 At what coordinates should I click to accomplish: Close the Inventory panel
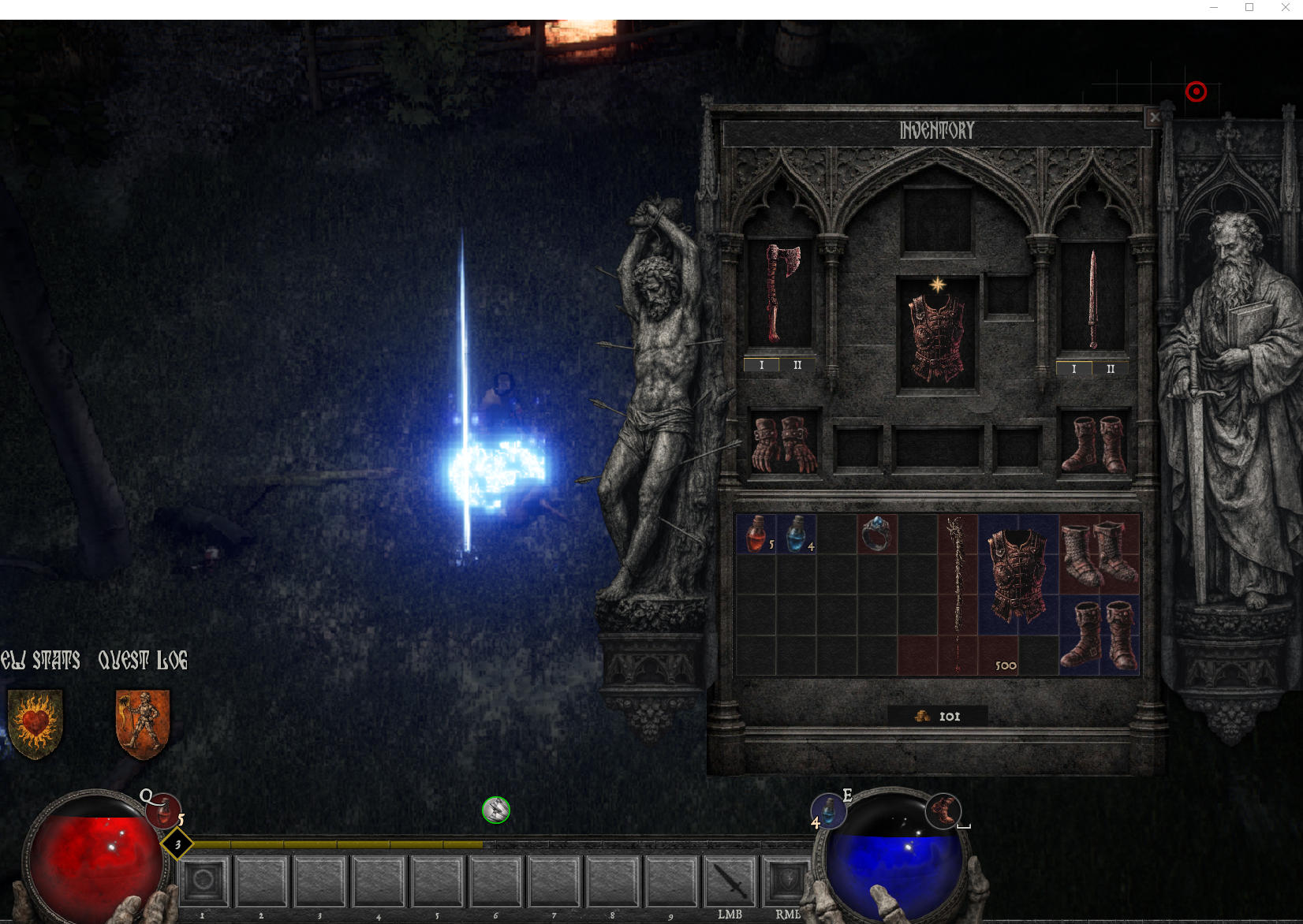coord(1154,117)
